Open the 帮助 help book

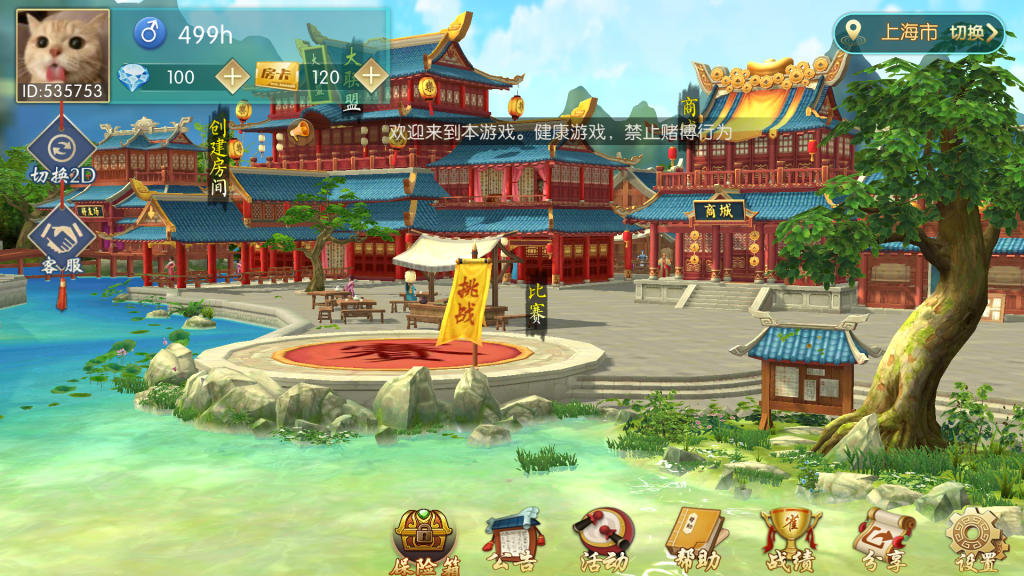[x=694, y=541]
